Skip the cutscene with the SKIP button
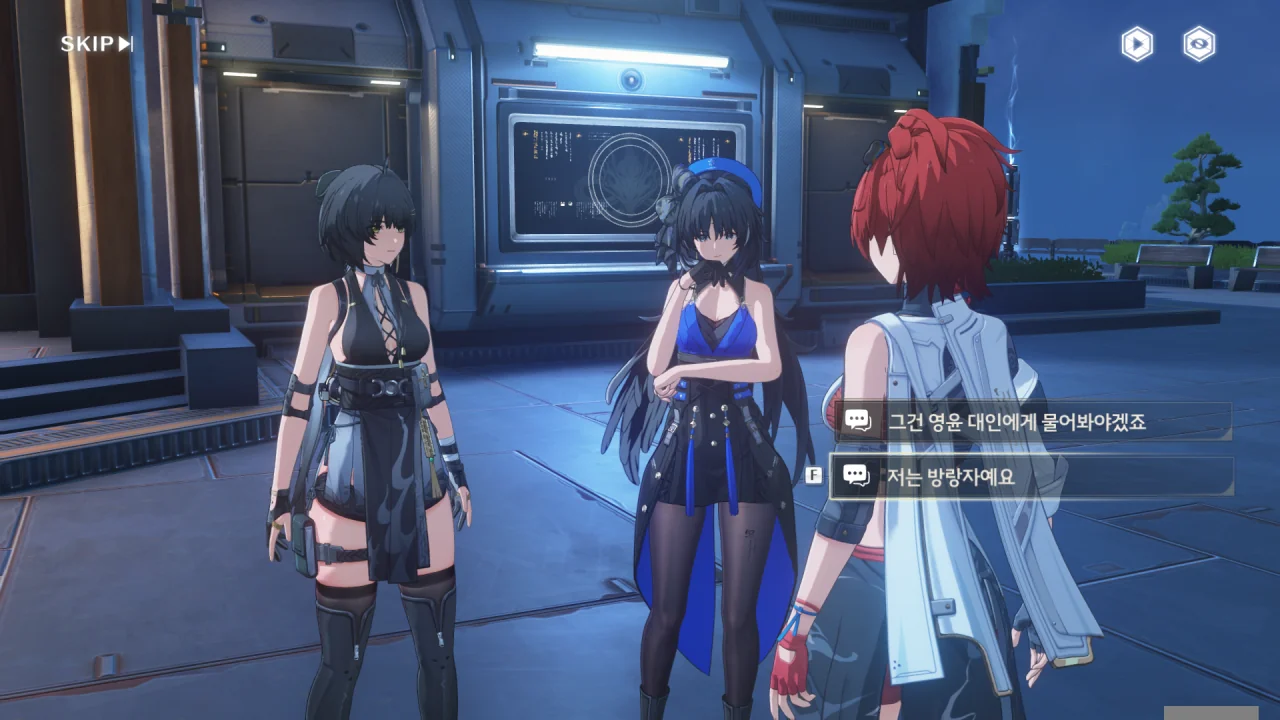Image resolution: width=1280 pixels, height=720 pixels. pos(96,44)
